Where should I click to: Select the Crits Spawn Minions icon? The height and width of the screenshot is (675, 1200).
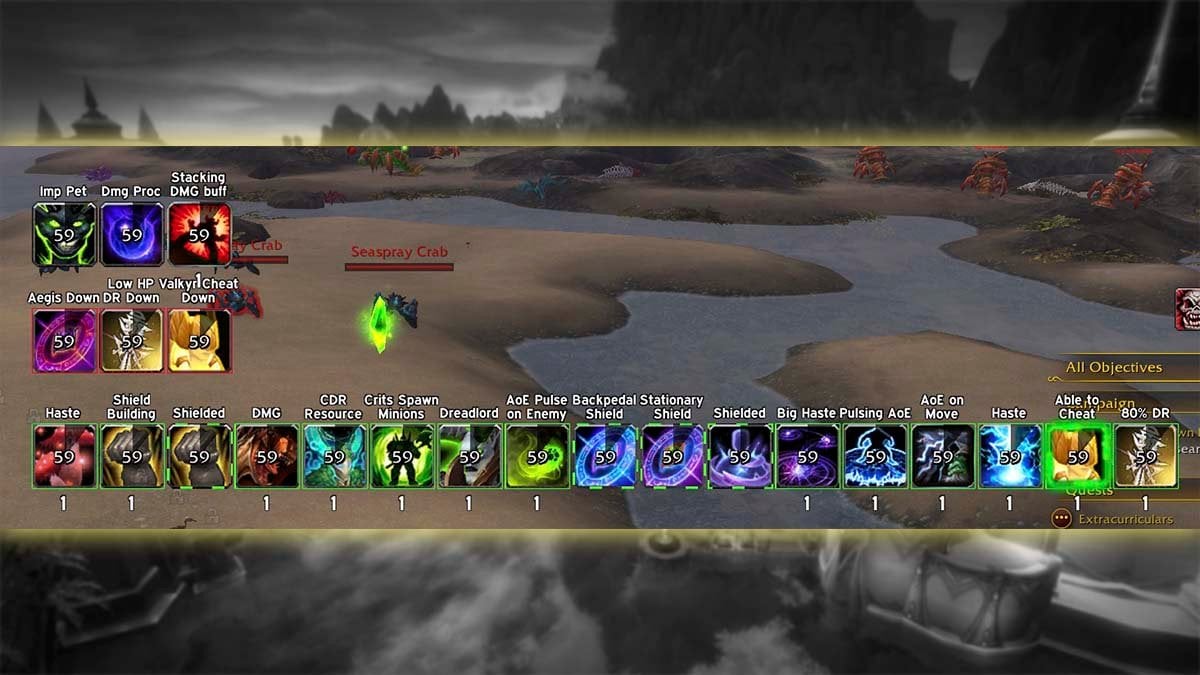(402, 456)
